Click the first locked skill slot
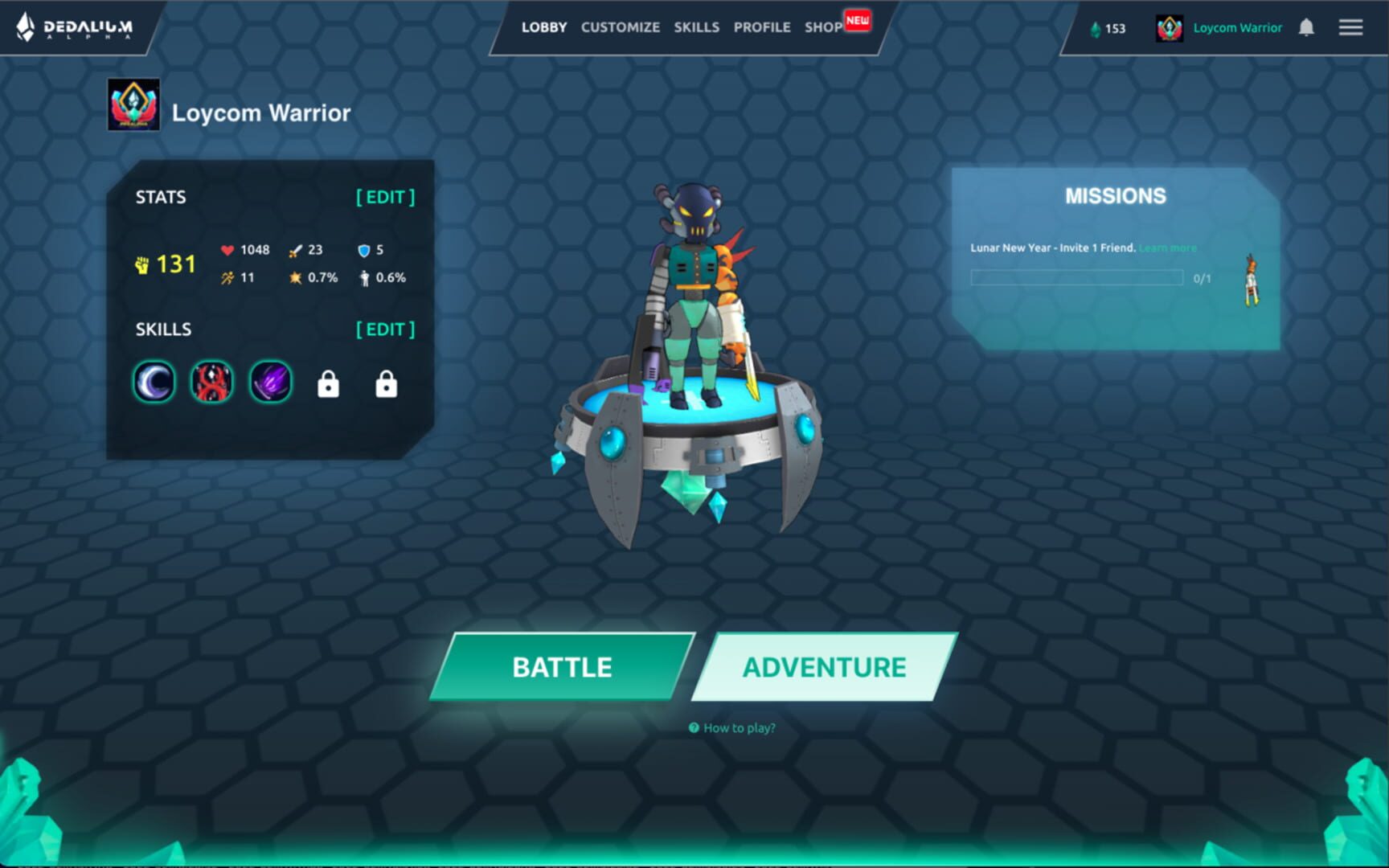The image size is (1389, 868). click(327, 383)
